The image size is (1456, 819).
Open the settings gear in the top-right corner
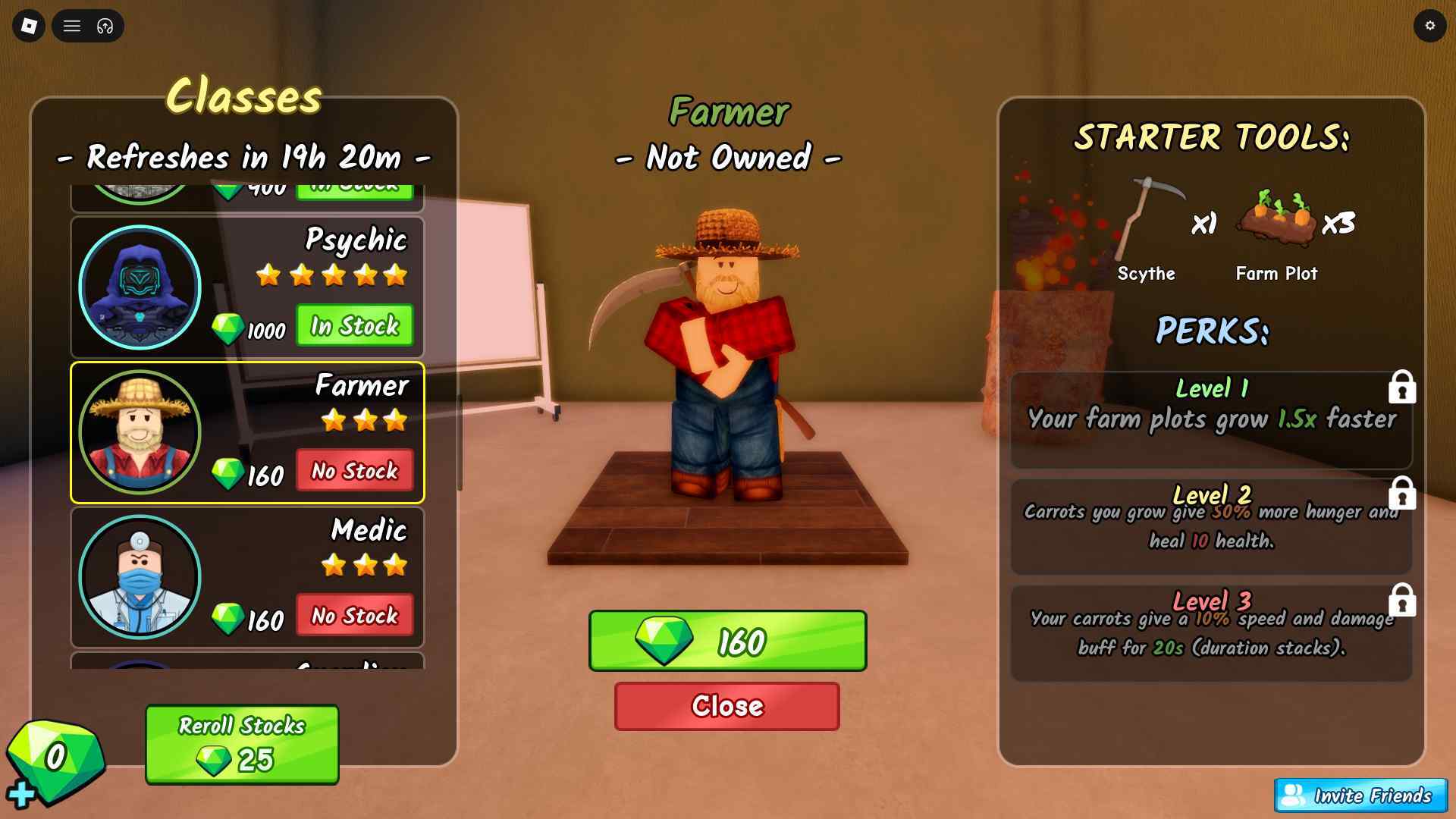[1430, 26]
